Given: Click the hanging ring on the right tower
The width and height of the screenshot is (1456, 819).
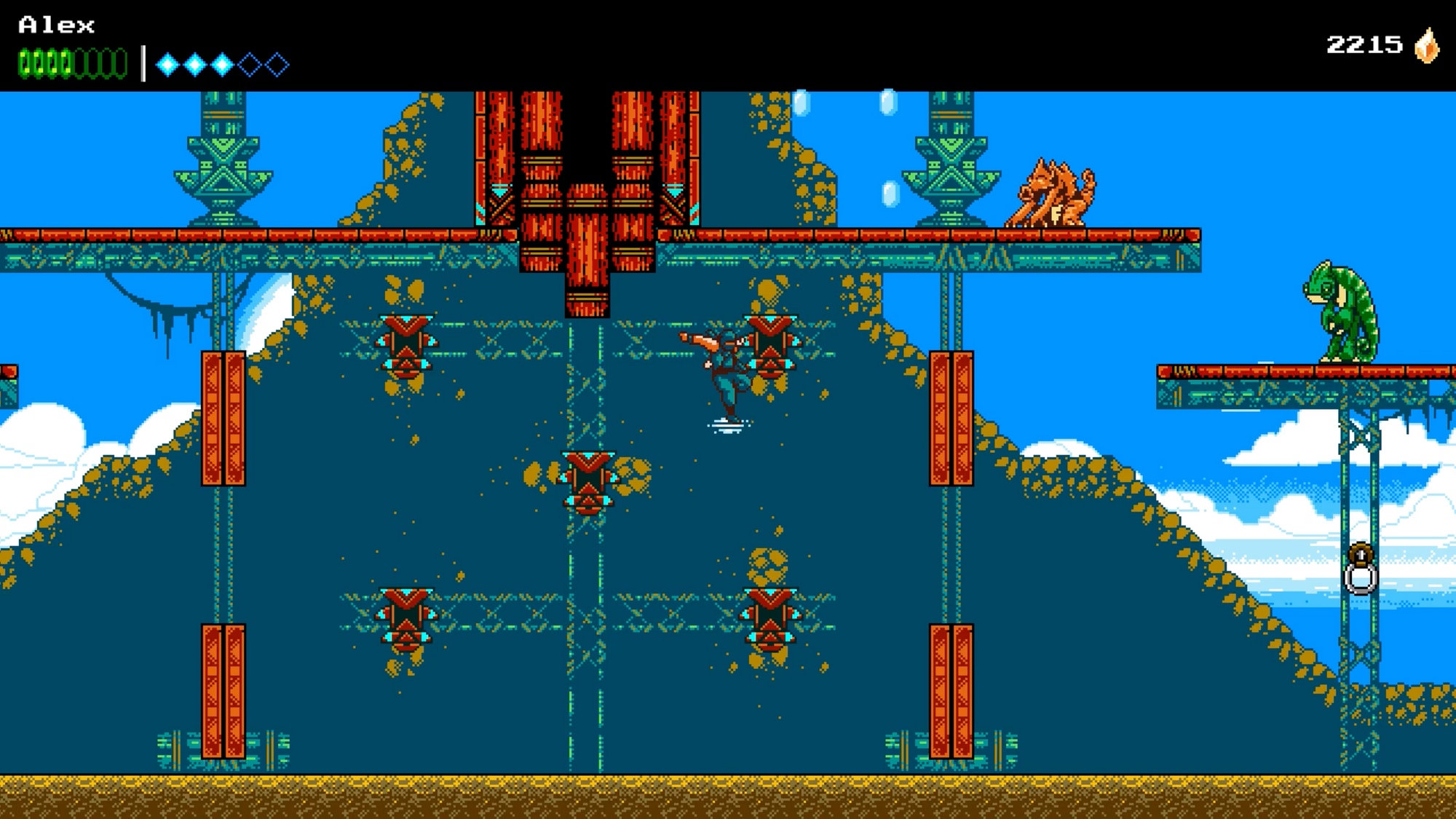Looking at the screenshot, I should pos(1362,579).
